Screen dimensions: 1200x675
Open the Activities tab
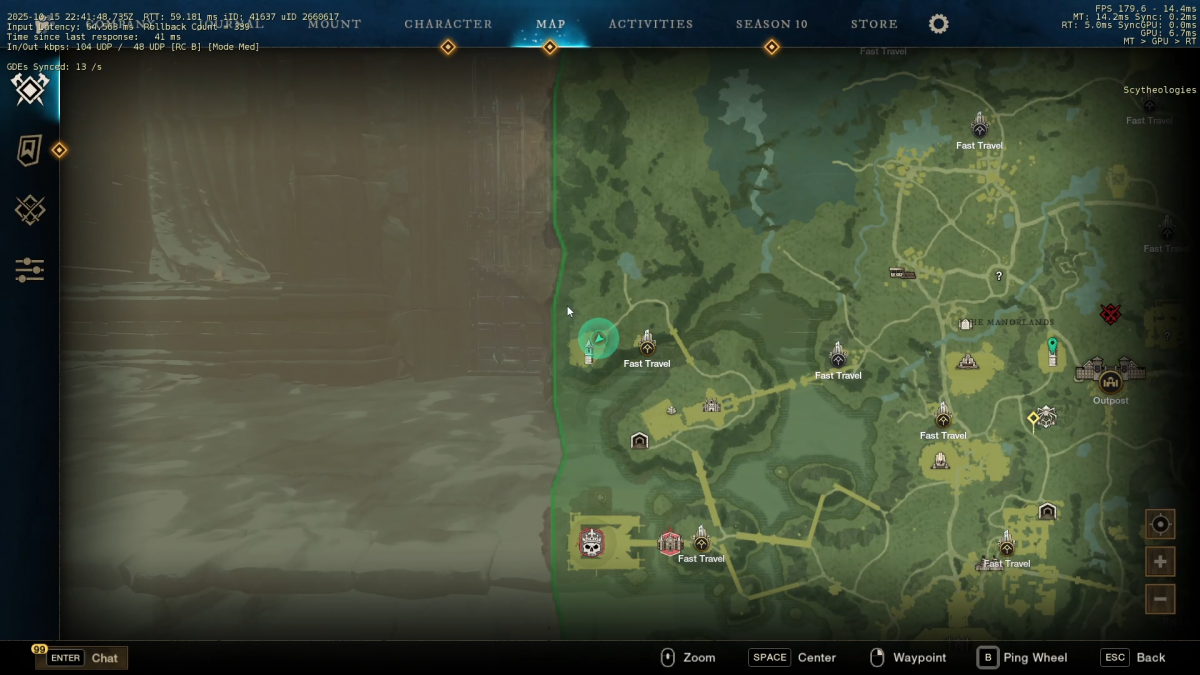[x=650, y=24]
